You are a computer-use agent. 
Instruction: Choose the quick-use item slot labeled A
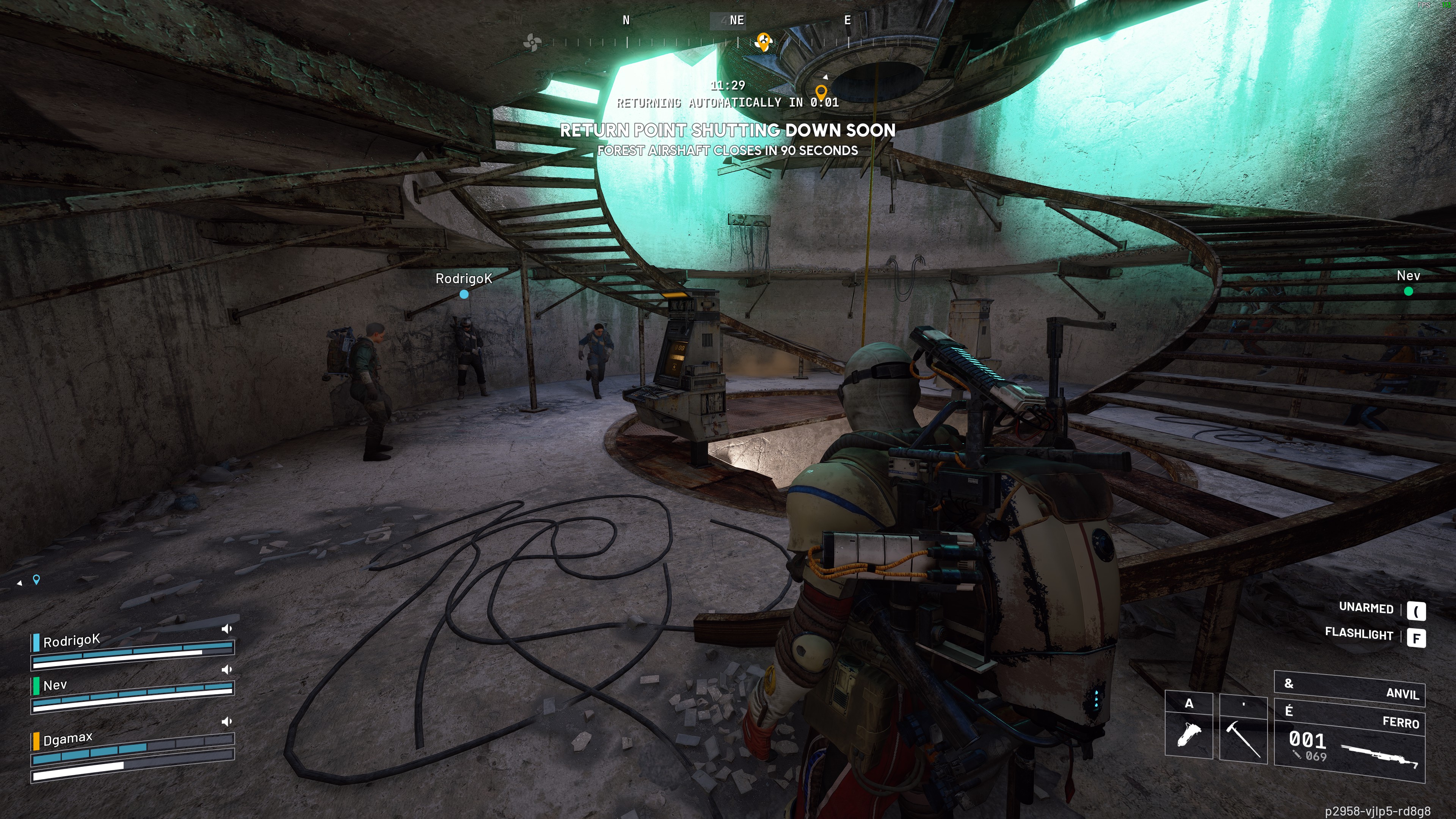1189,728
